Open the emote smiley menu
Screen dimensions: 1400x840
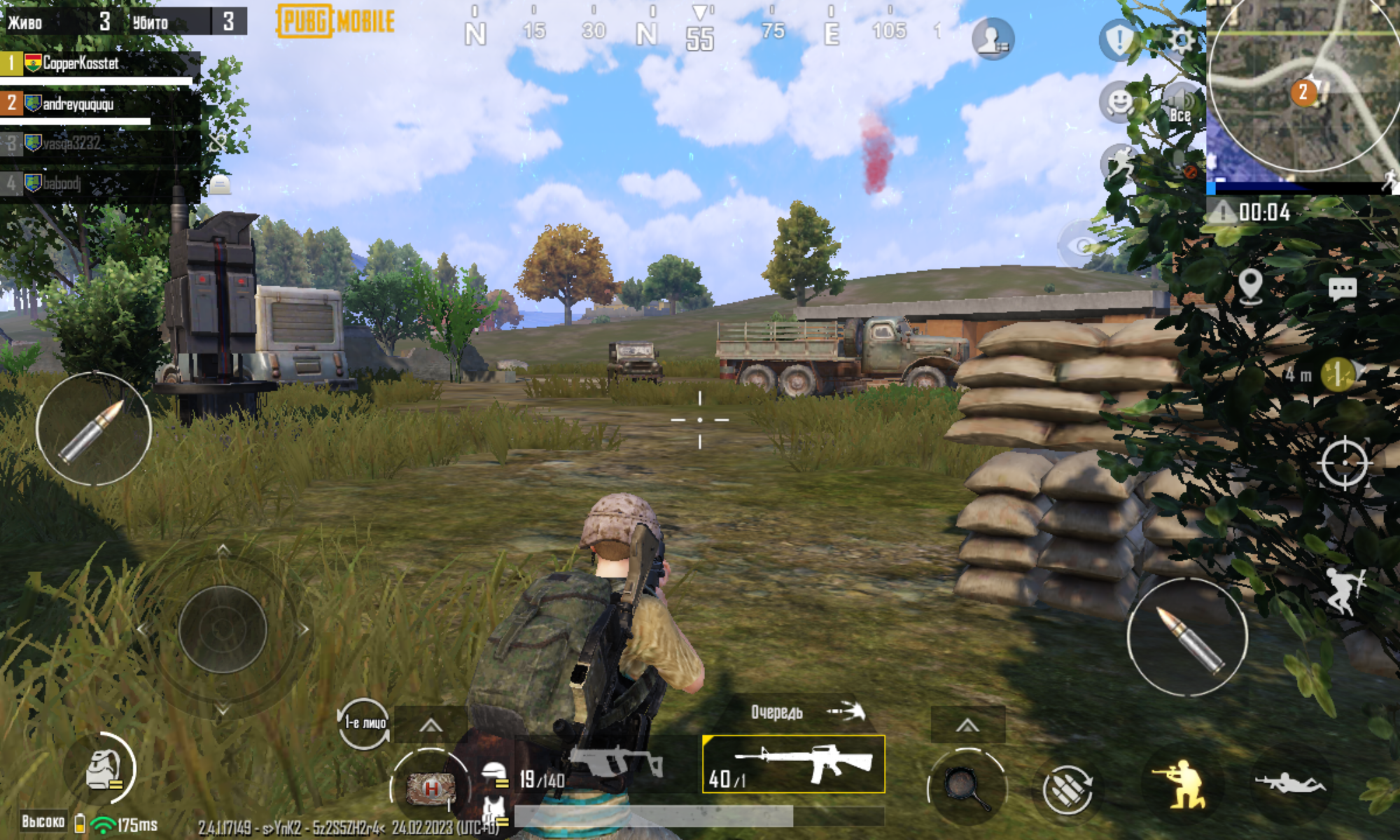(x=1119, y=102)
